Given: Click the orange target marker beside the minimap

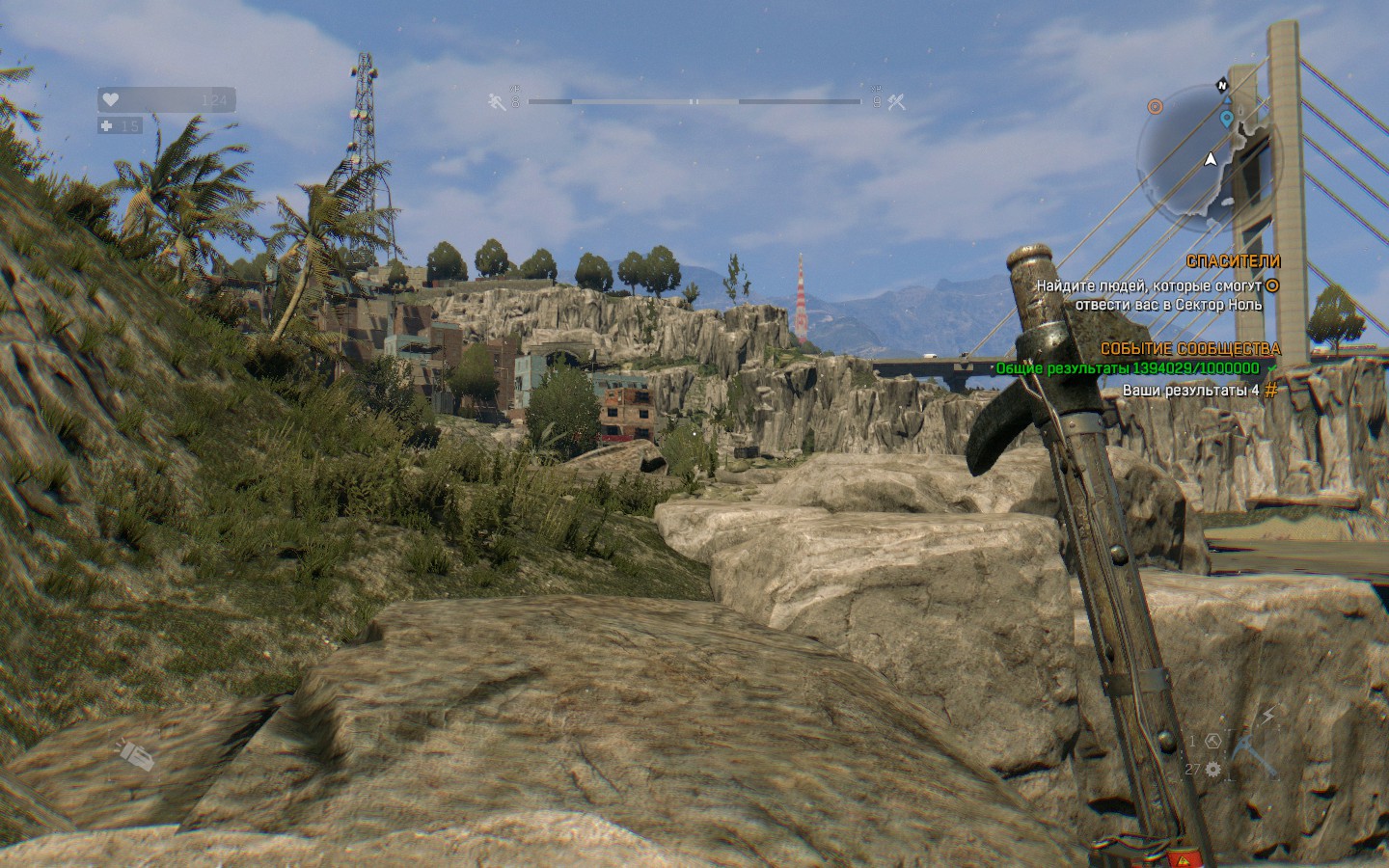Looking at the screenshot, I should pyautogui.click(x=1156, y=106).
